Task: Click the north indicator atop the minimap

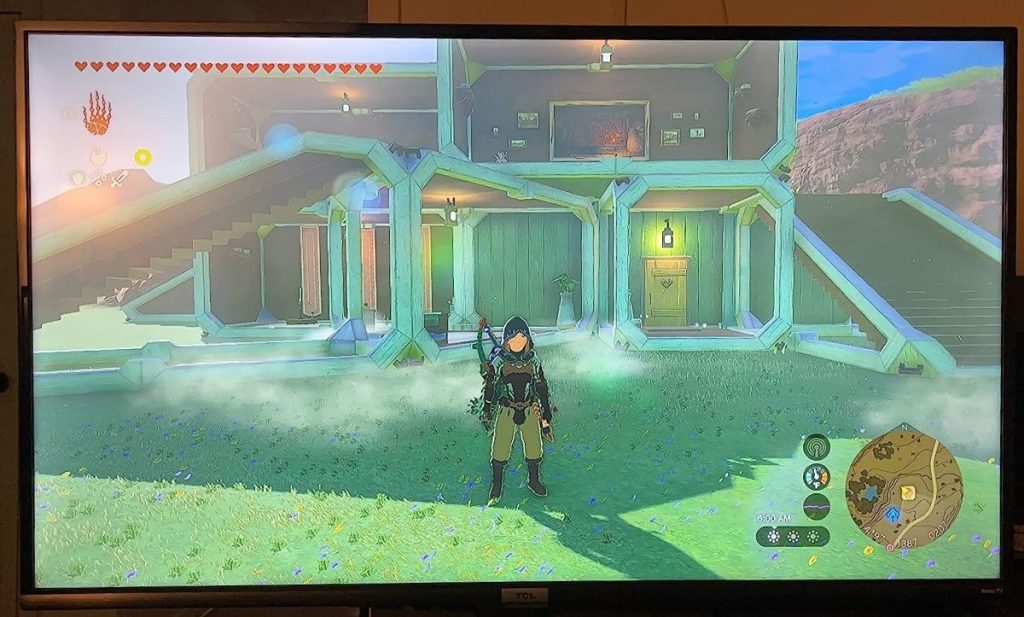Action: point(905,428)
